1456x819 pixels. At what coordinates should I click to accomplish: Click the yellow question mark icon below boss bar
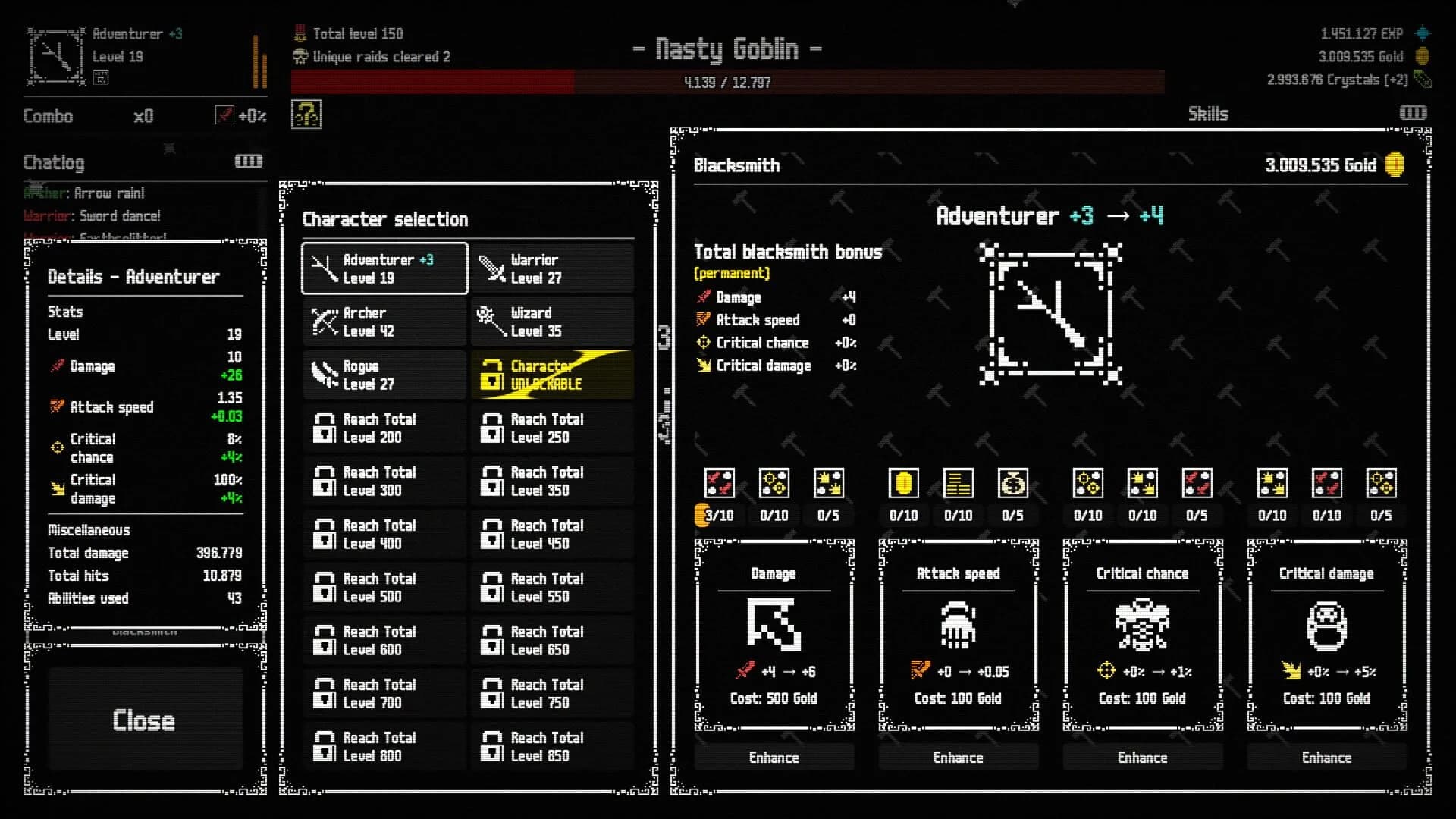306,114
